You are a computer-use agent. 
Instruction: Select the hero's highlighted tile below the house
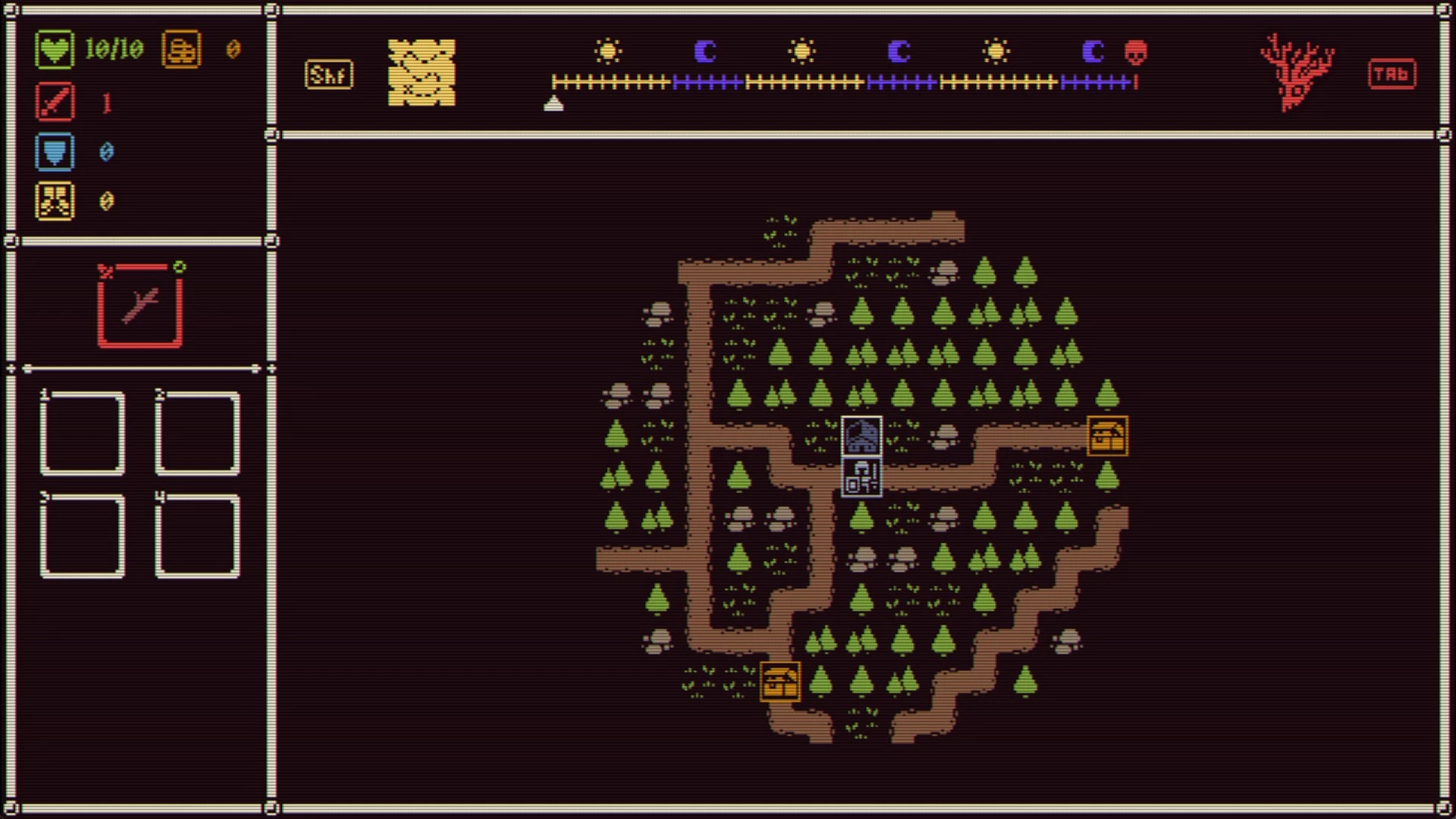tap(861, 477)
